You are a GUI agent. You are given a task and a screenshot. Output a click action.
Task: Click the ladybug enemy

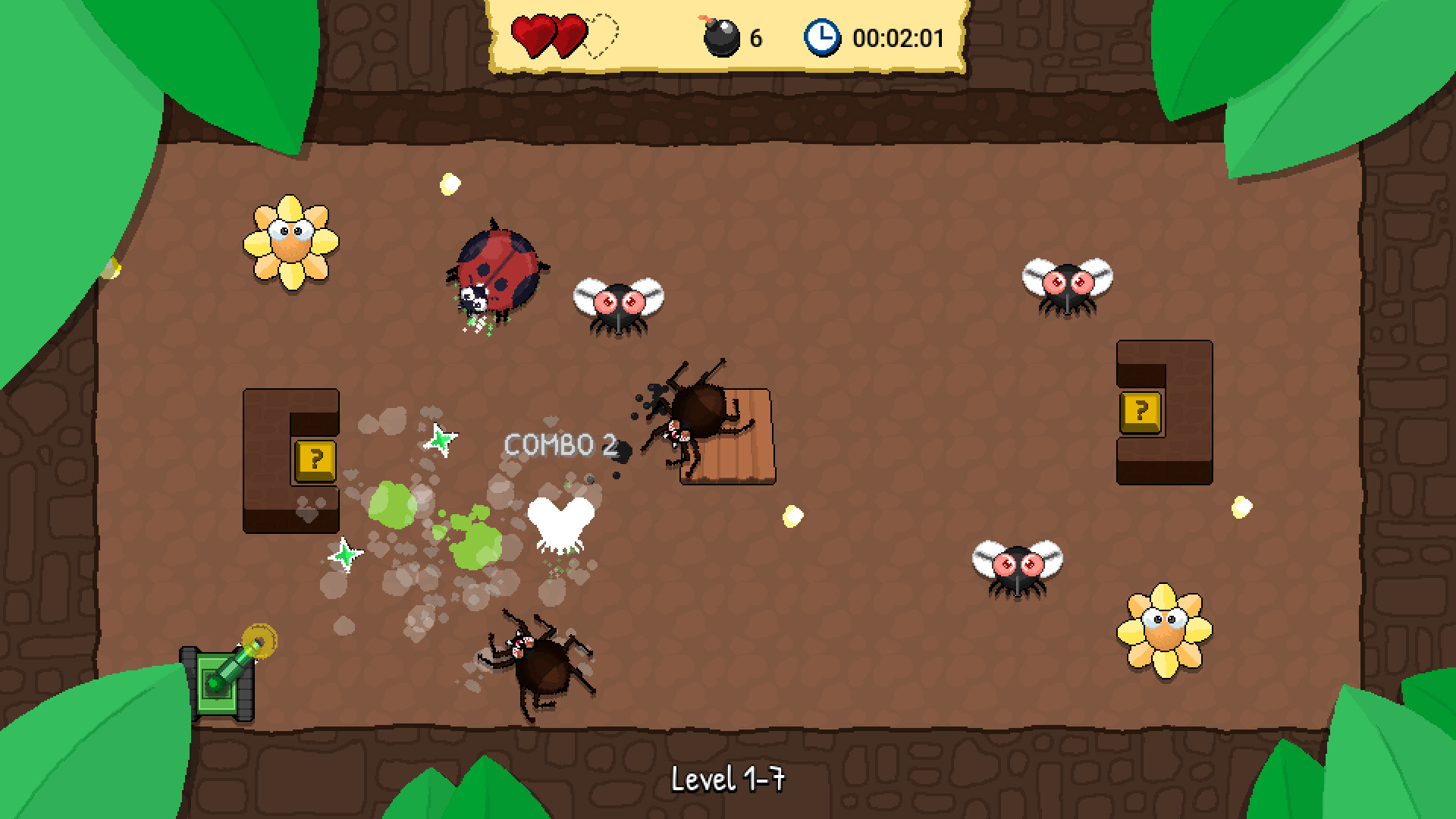[x=497, y=271]
